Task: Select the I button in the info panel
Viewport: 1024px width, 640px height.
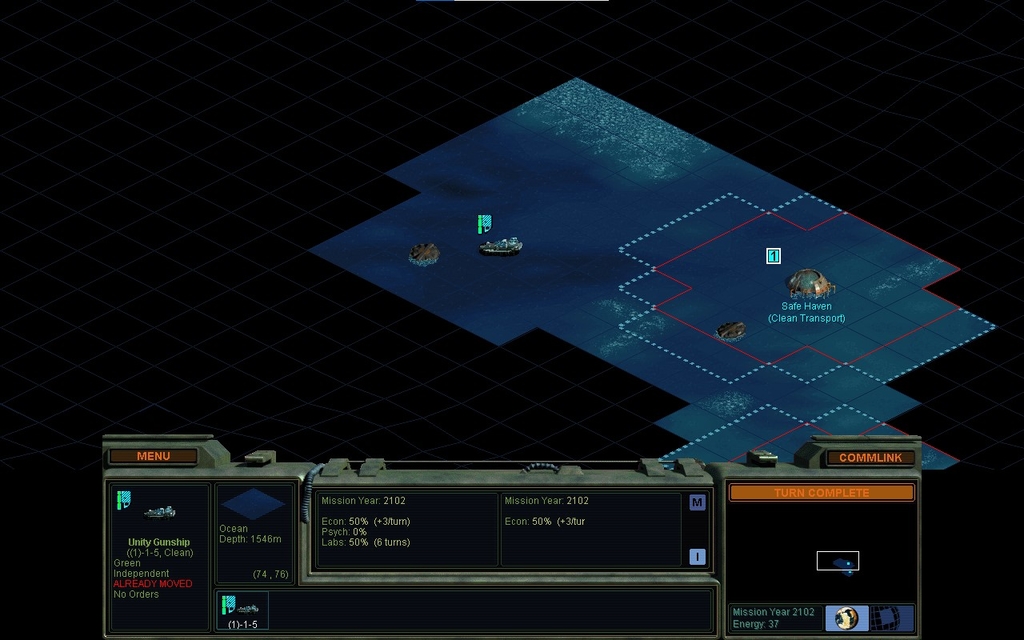Action: point(697,557)
